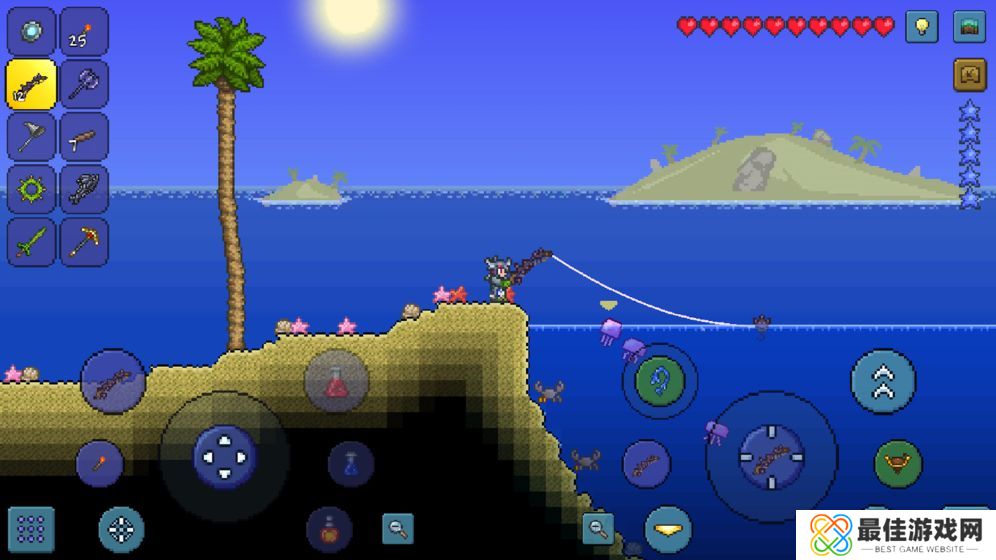996x560 pixels.
Task: Open the inventory grid button
Action: pos(31,528)
